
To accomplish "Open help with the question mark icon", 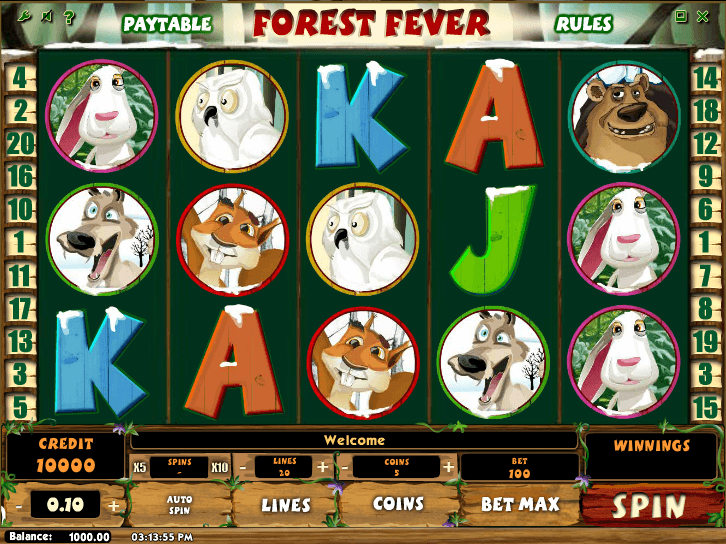I will point(68,17).
